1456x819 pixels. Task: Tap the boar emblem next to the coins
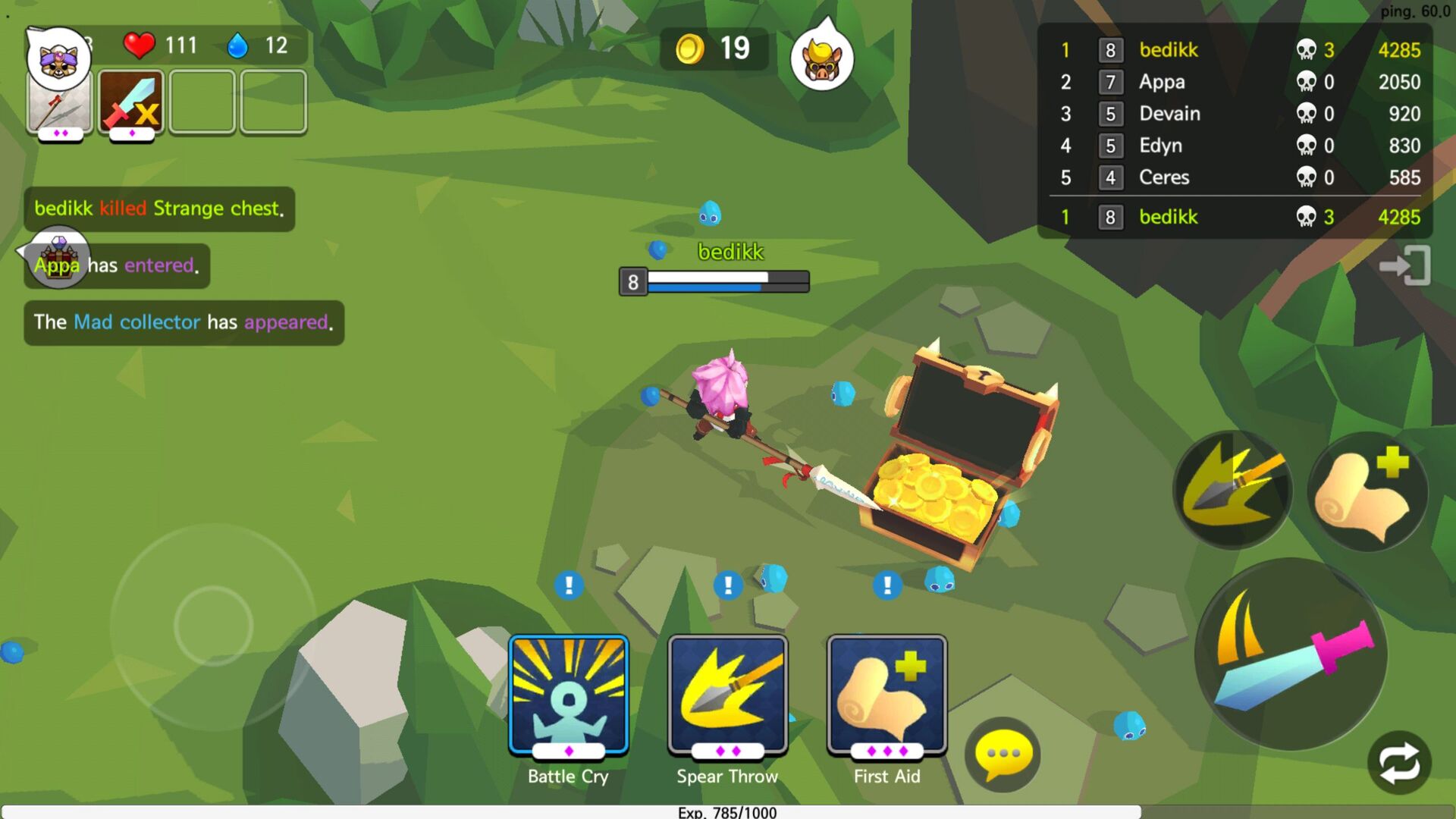821,59
